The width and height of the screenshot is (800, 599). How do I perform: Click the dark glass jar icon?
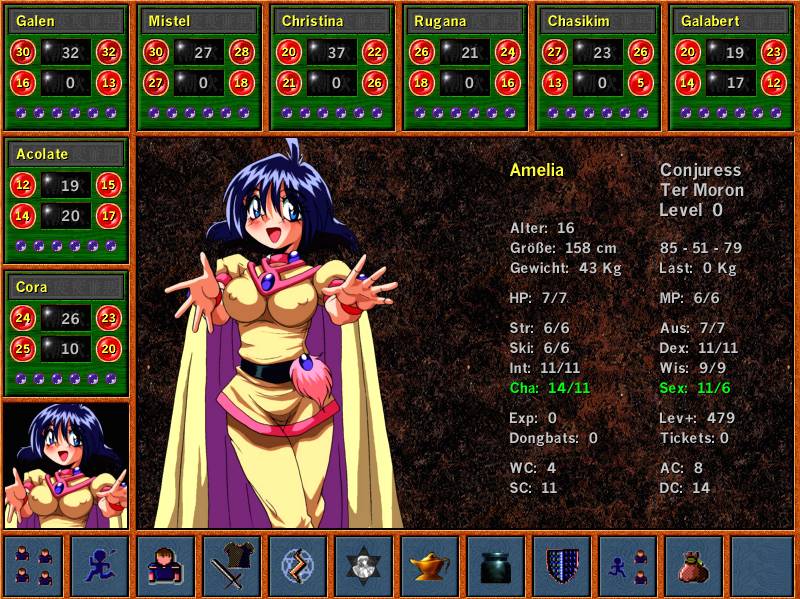coord(496,566)
